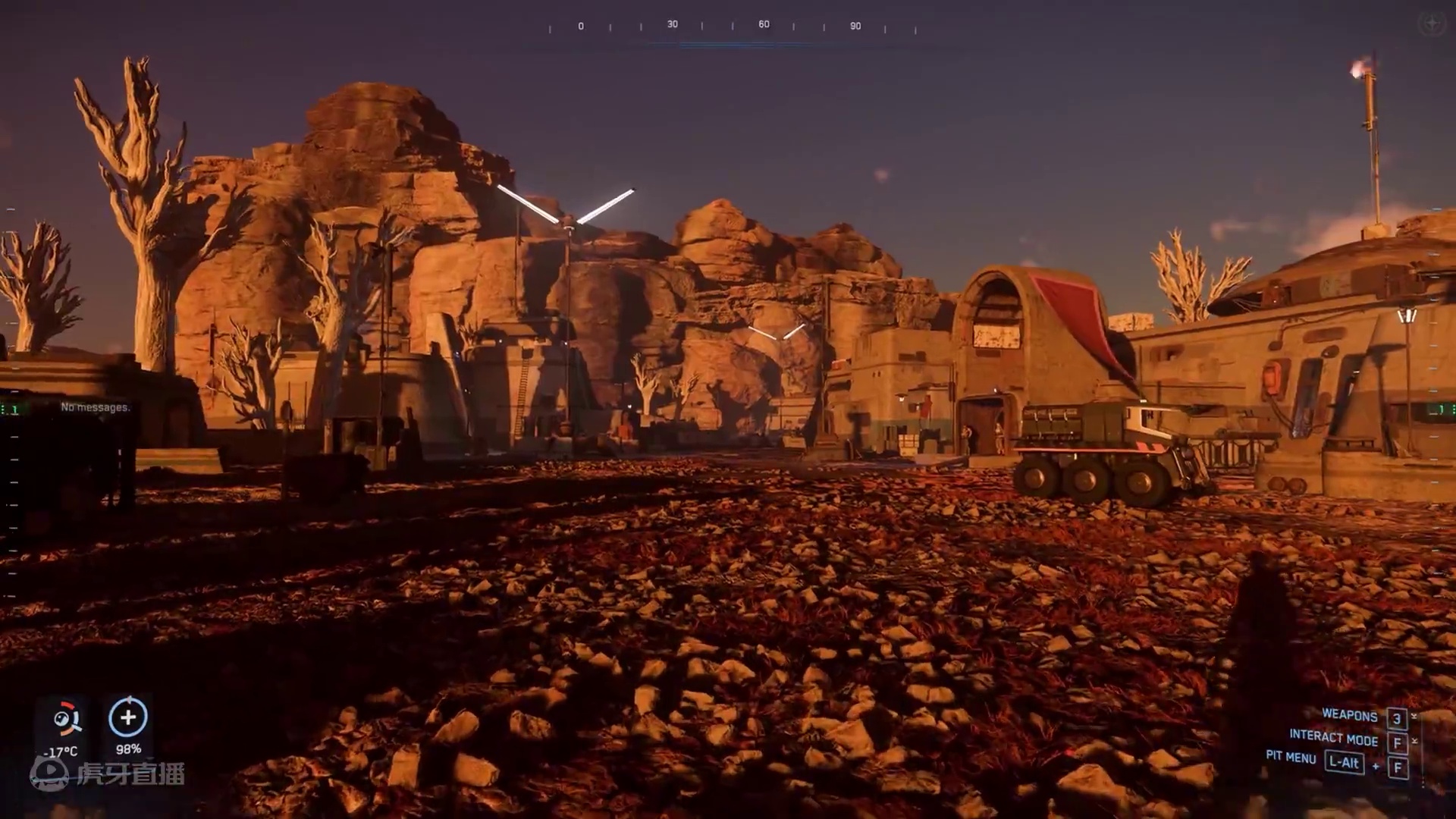Select the health cross status icon

click(128, 717)
